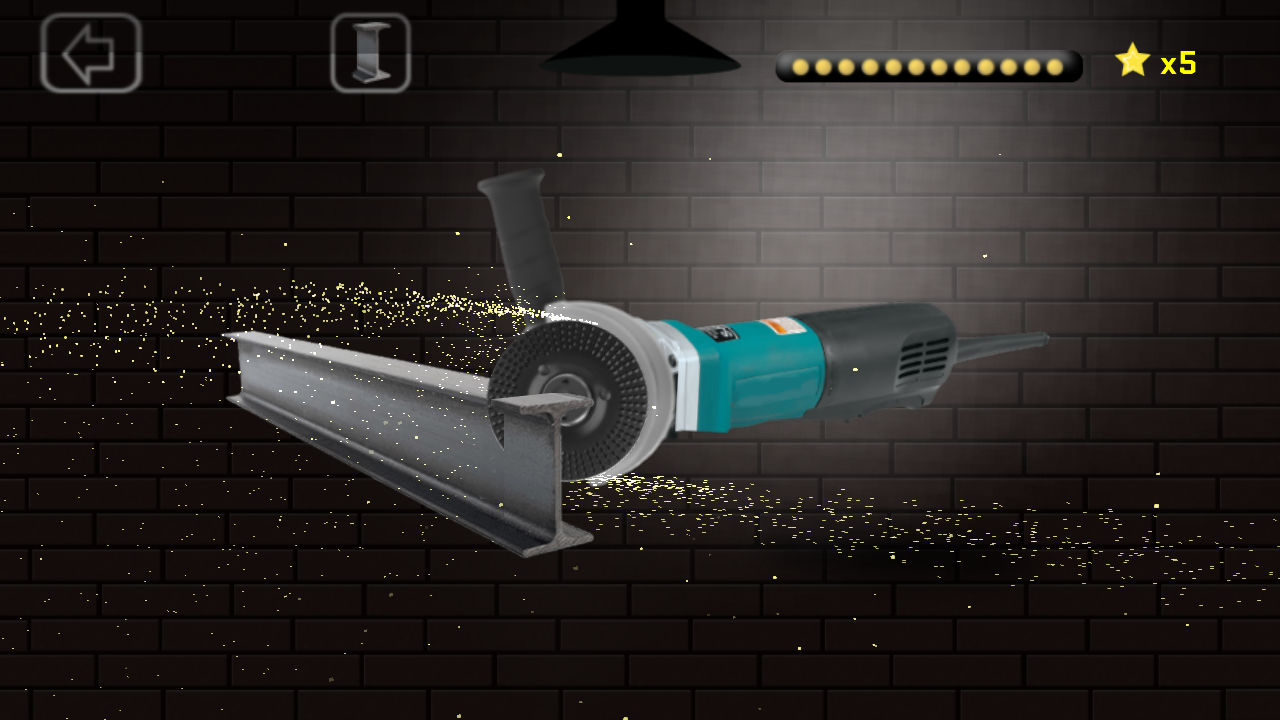
Task: Click the yellow star icon
Action: pyautogui.click(x=1131, y=62)
